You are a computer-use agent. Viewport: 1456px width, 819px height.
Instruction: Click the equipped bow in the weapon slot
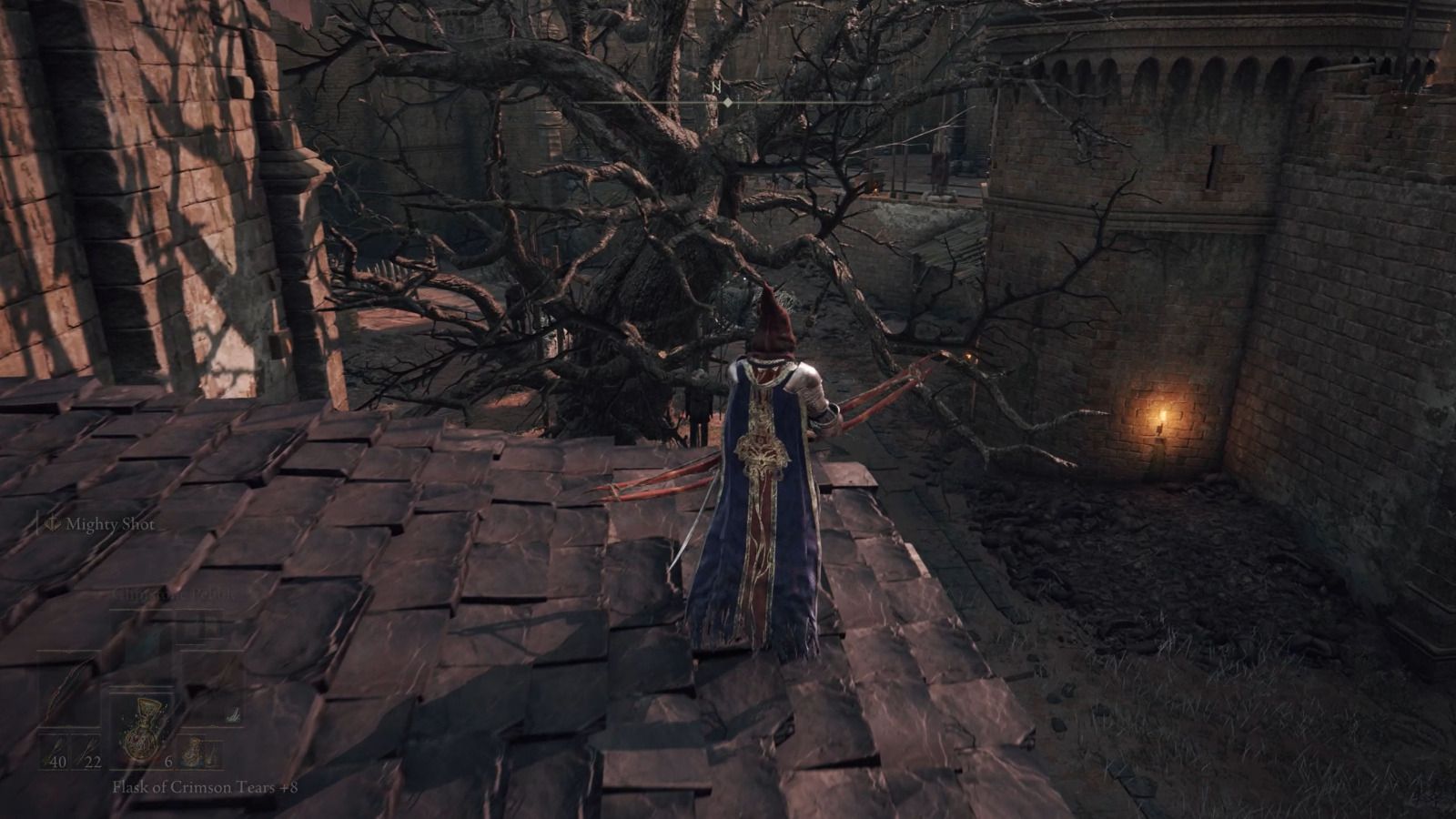[x=67, y=688]
